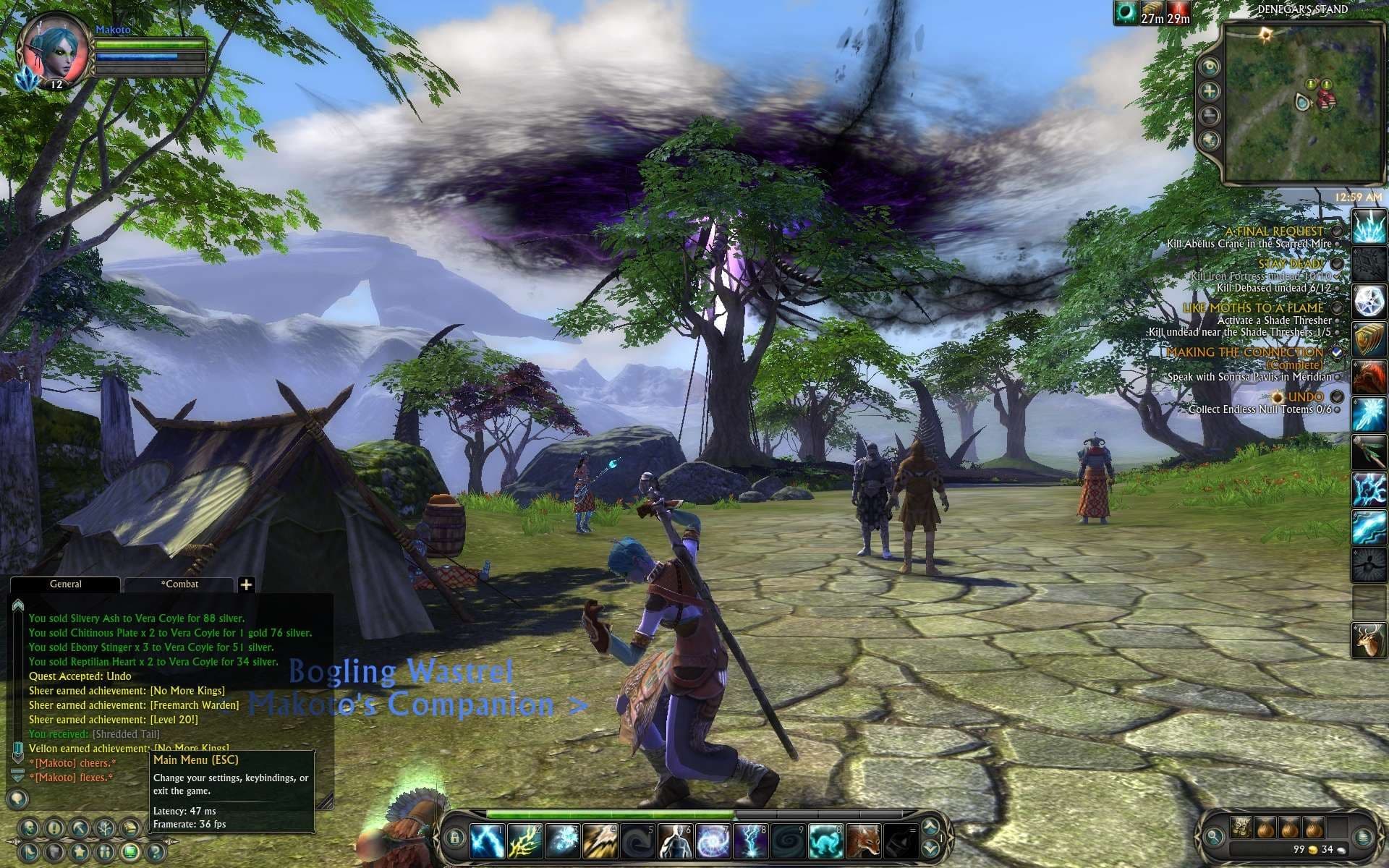Open the world map from the globe button
This screenshot has height=868, width=1389.
1209,140
